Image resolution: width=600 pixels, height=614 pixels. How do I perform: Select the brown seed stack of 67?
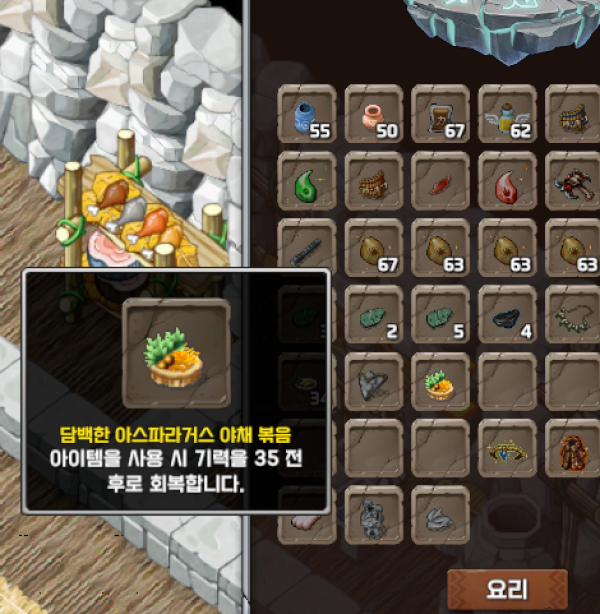pyautogui.click(x=374, y=248)
